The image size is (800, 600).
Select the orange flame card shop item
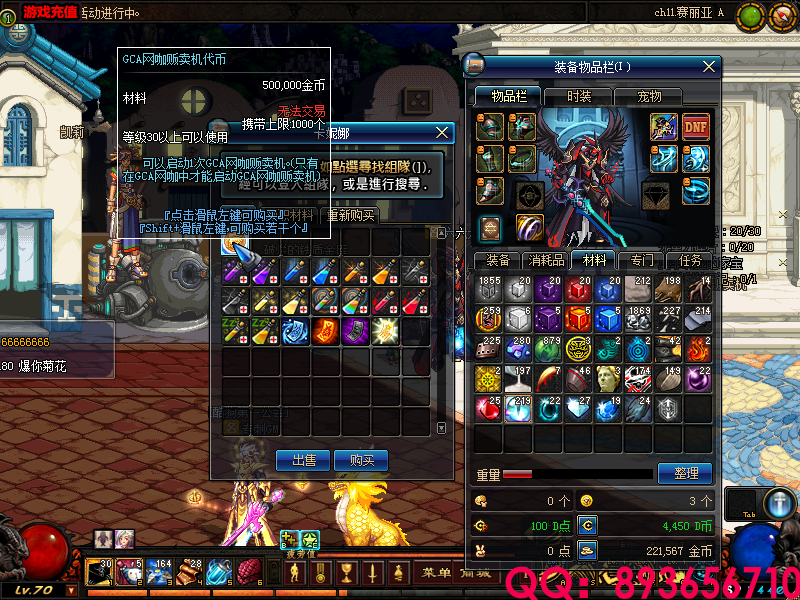pos(325,331)
